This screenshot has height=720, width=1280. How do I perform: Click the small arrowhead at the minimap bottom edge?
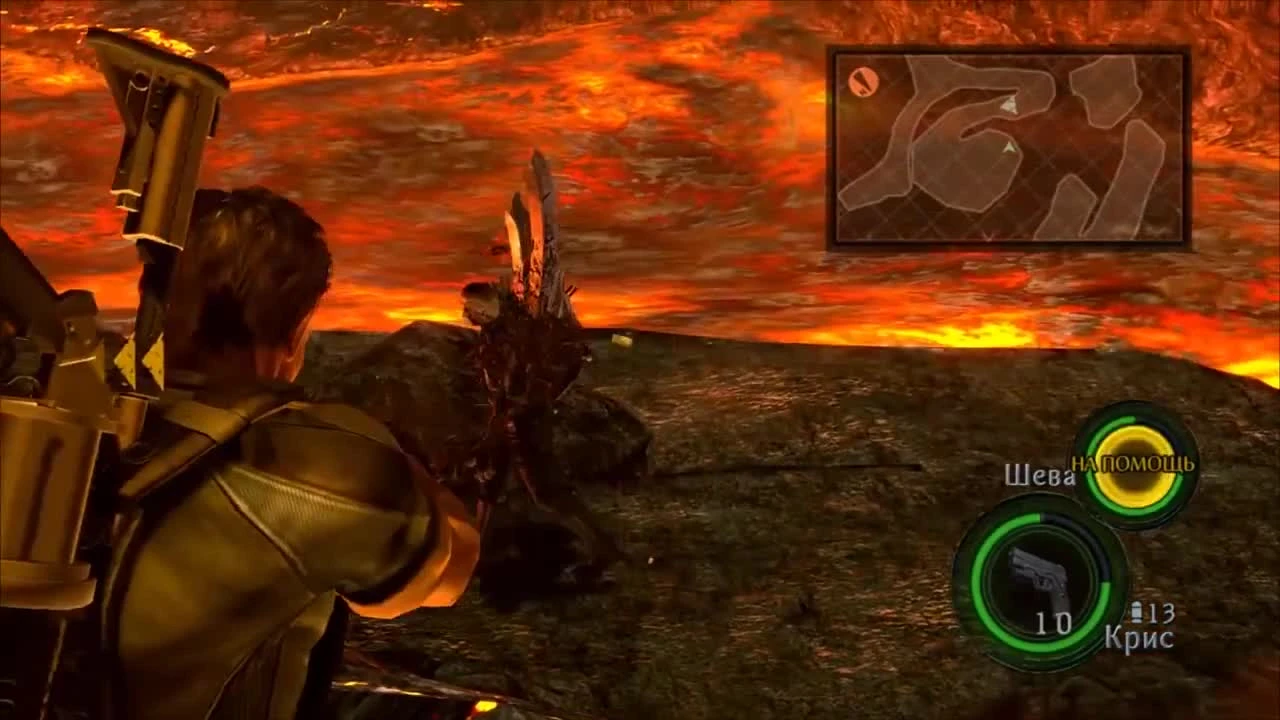(990, 236)
